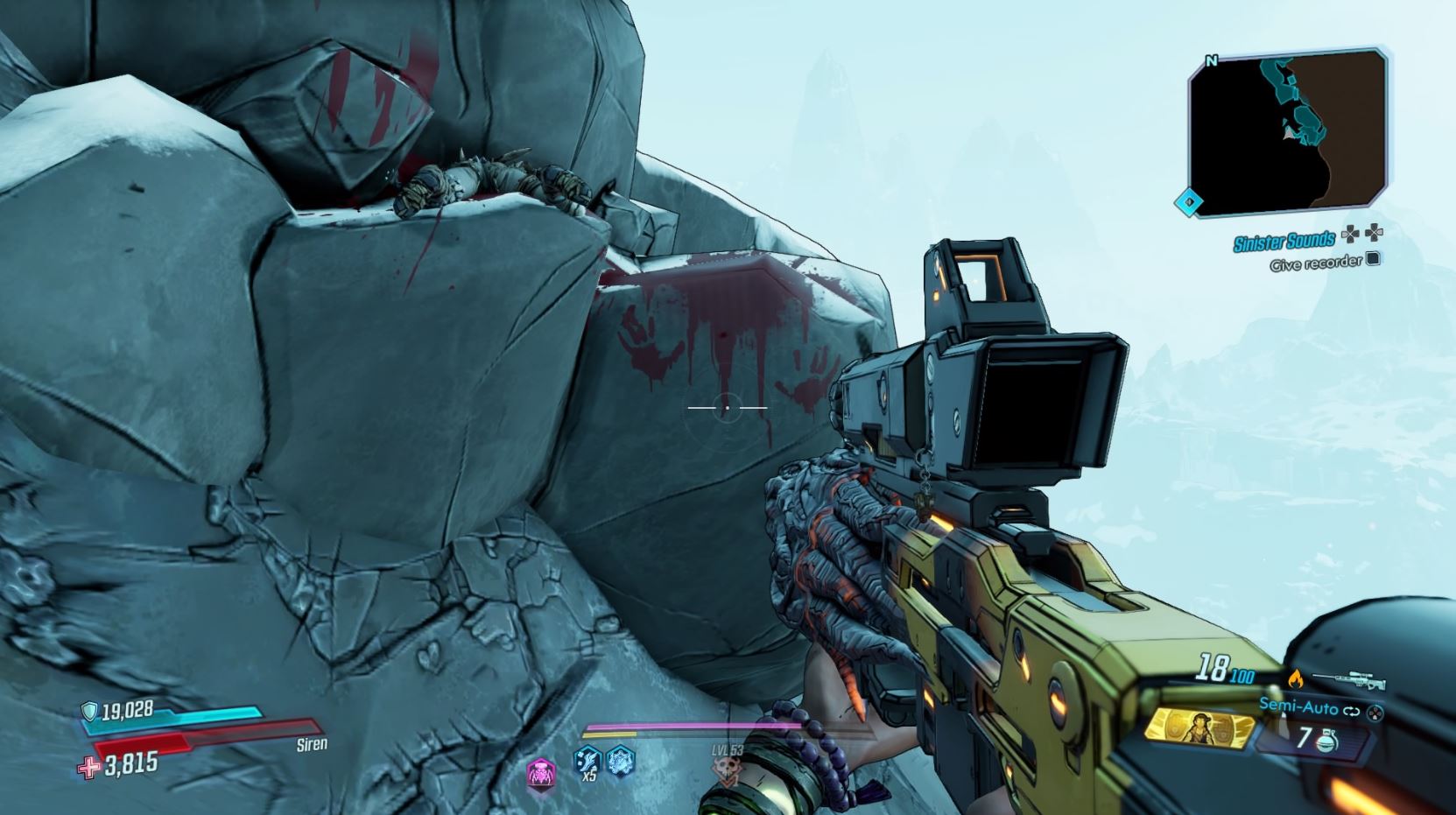The height and width of the screenshot is (815, 1456).
Task: Select the frost status effect hexagon icon
Action: point(620,762)
